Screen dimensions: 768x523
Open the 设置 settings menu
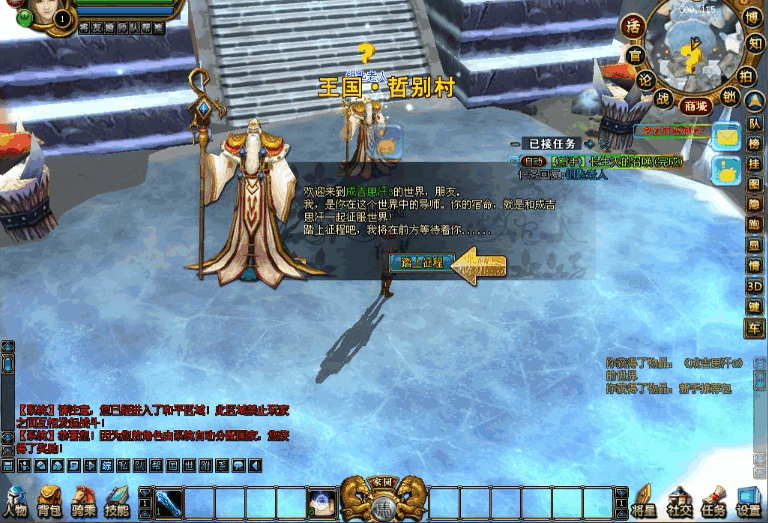pos(748,502)
